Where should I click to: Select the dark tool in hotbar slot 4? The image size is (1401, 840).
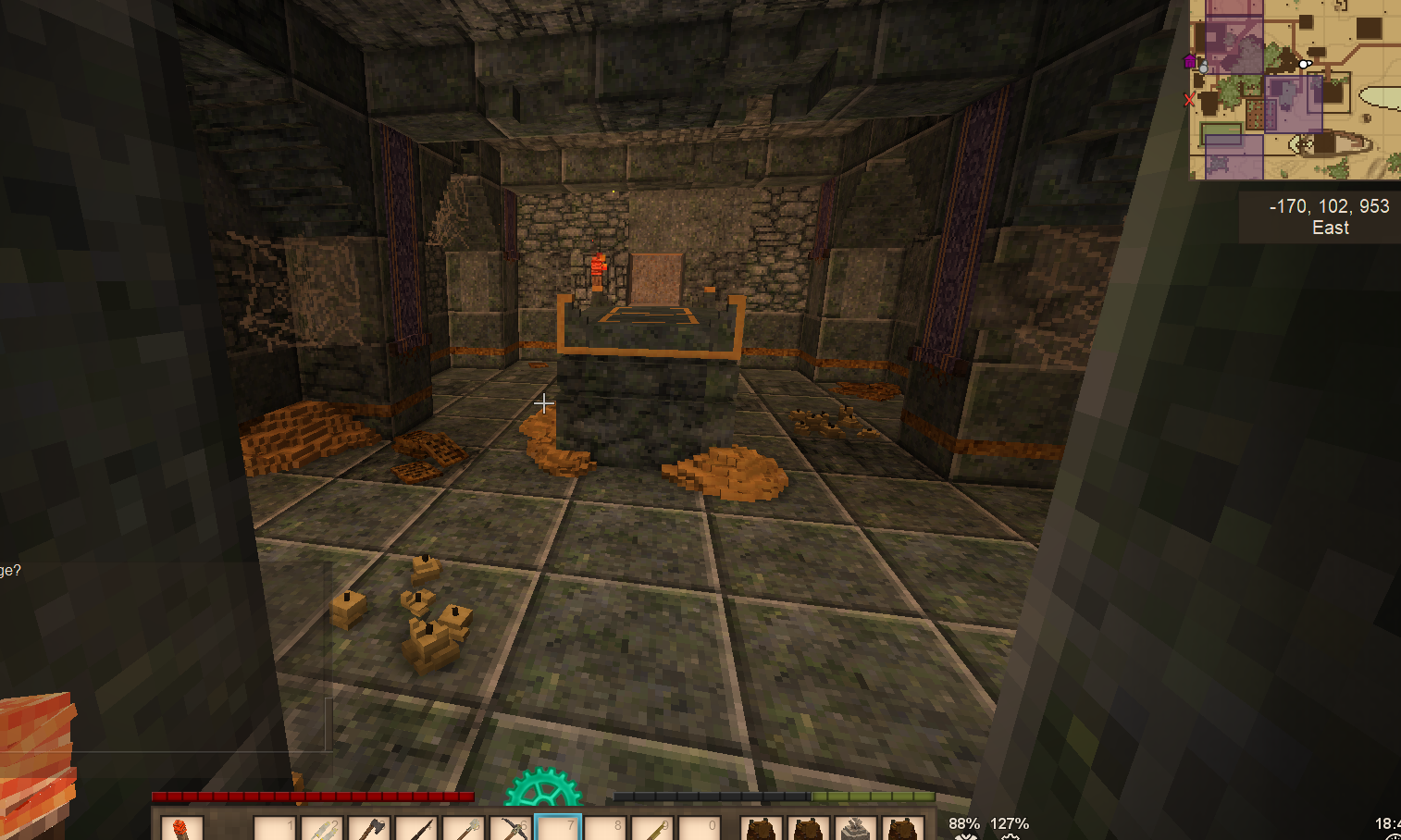pos(416,829)
